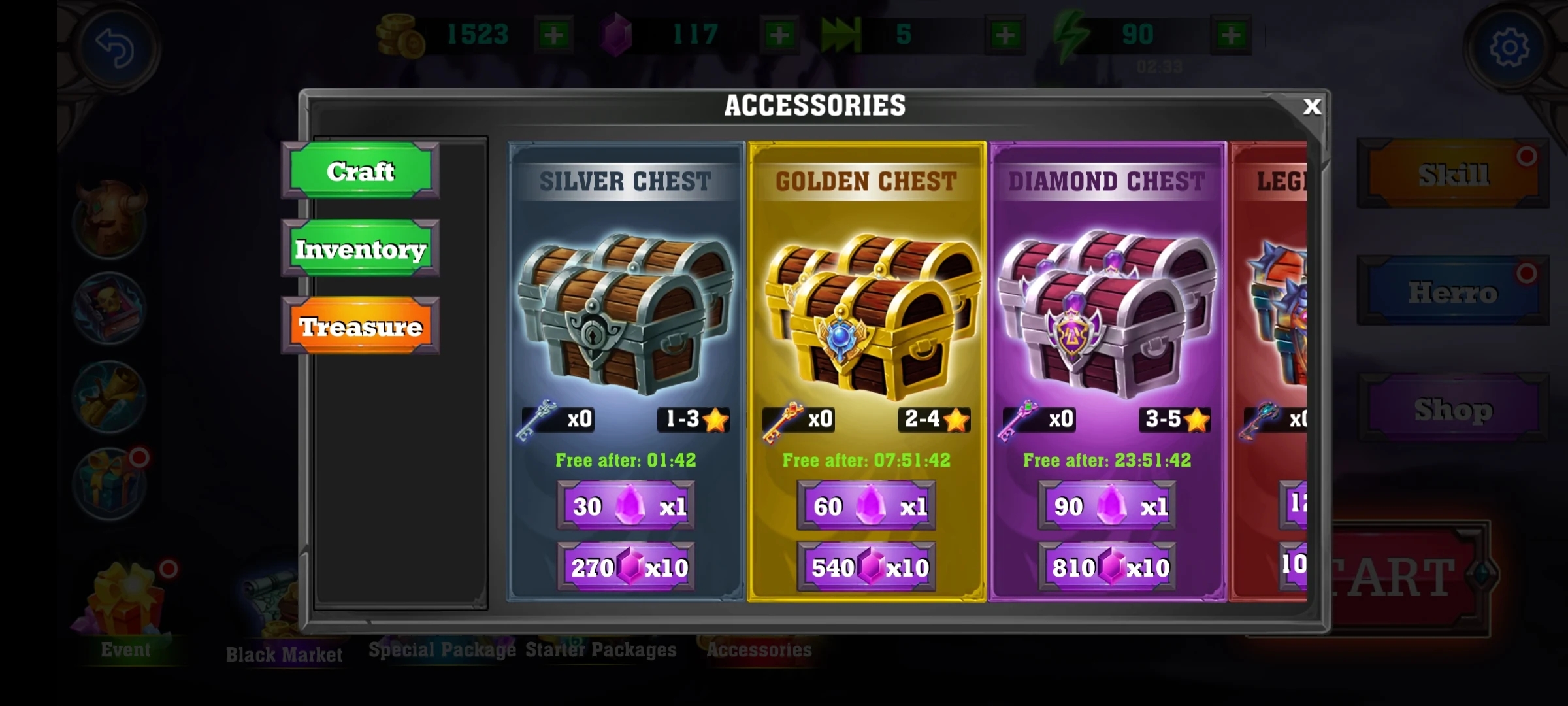The width and height of the screenshot is (1568, 706).
Task: Buy one Silver Chest for 30 gems
Action: click(x=626, y=506)
